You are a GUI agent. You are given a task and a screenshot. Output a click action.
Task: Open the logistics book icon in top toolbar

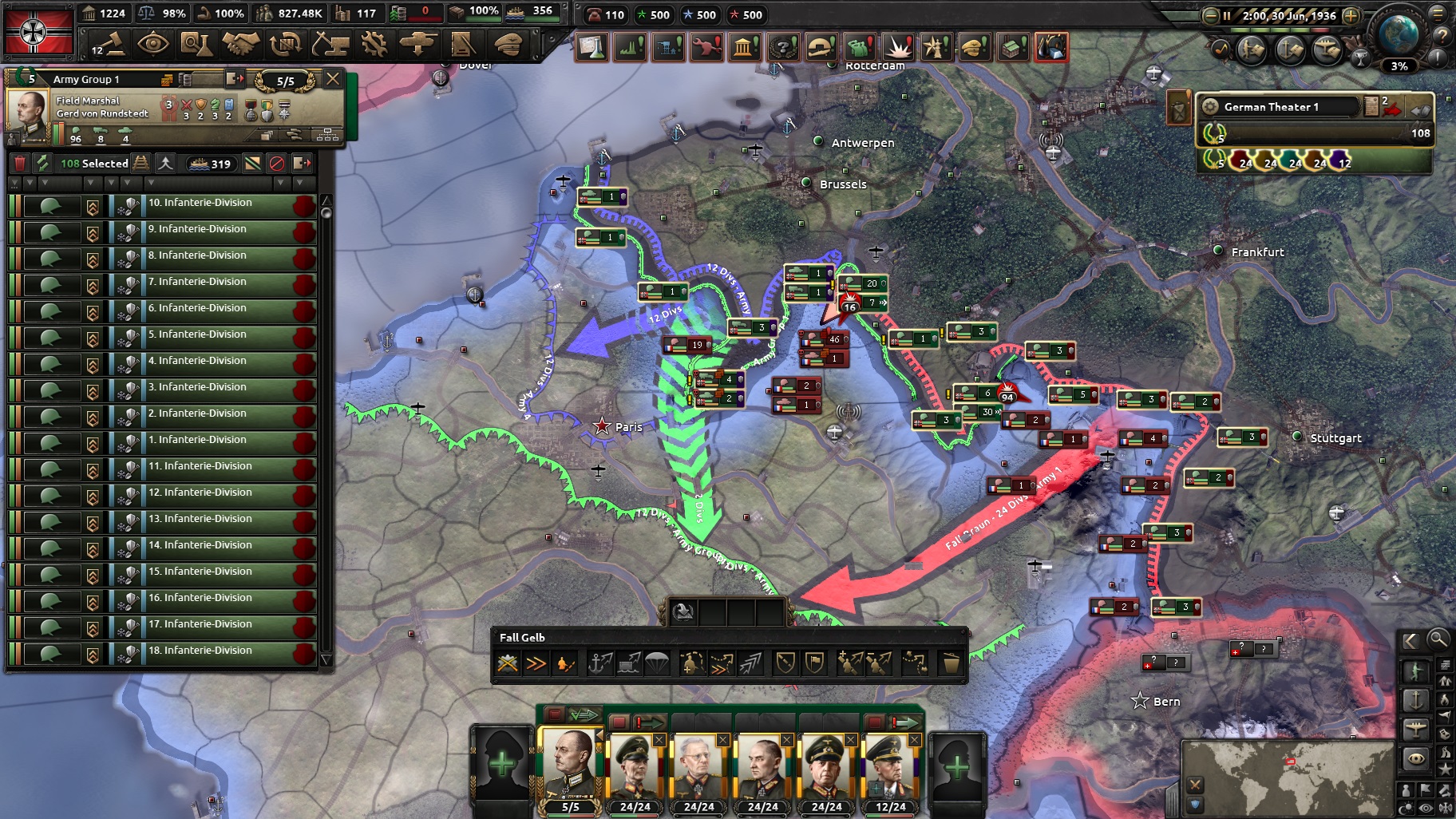coord(461,46)
